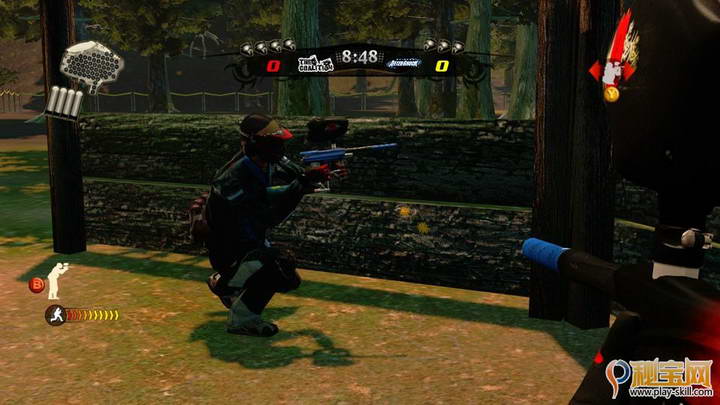Click the paintball hopper icon
The height and width of the screenshot is (405, 720).
92,63
